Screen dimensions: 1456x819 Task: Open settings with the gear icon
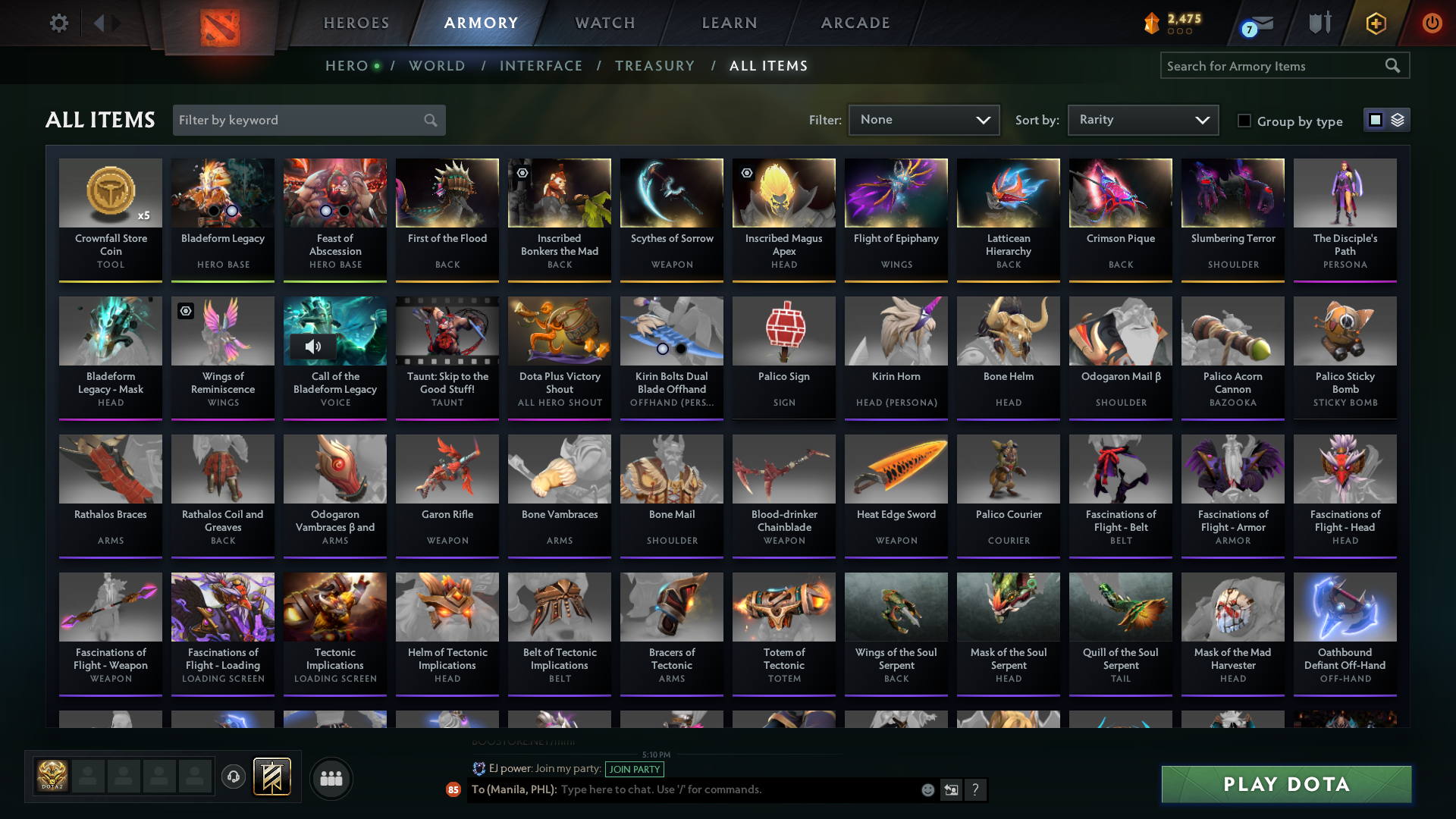(58, 23)
